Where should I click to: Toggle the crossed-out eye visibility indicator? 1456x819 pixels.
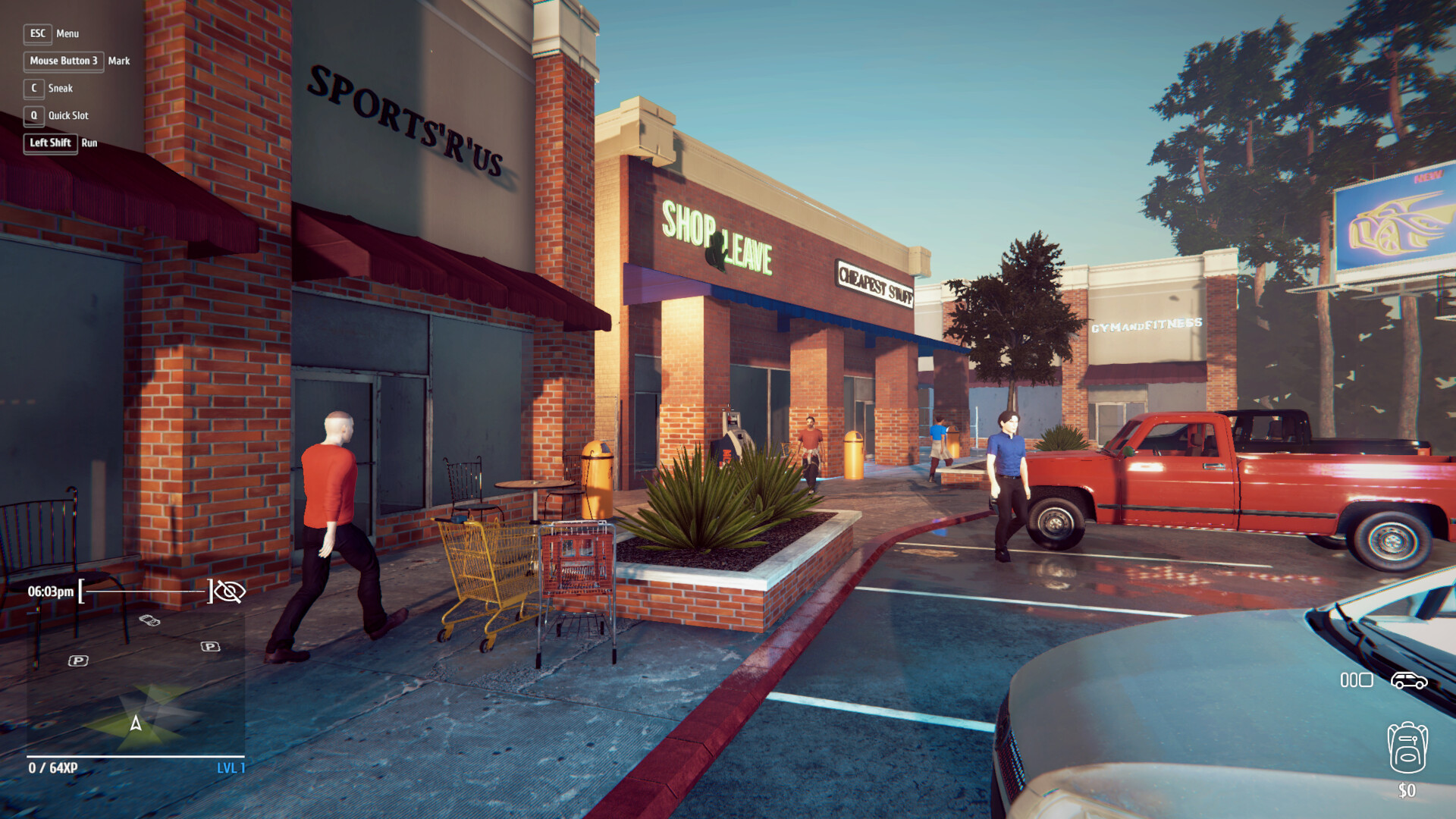tap(230, 592)
